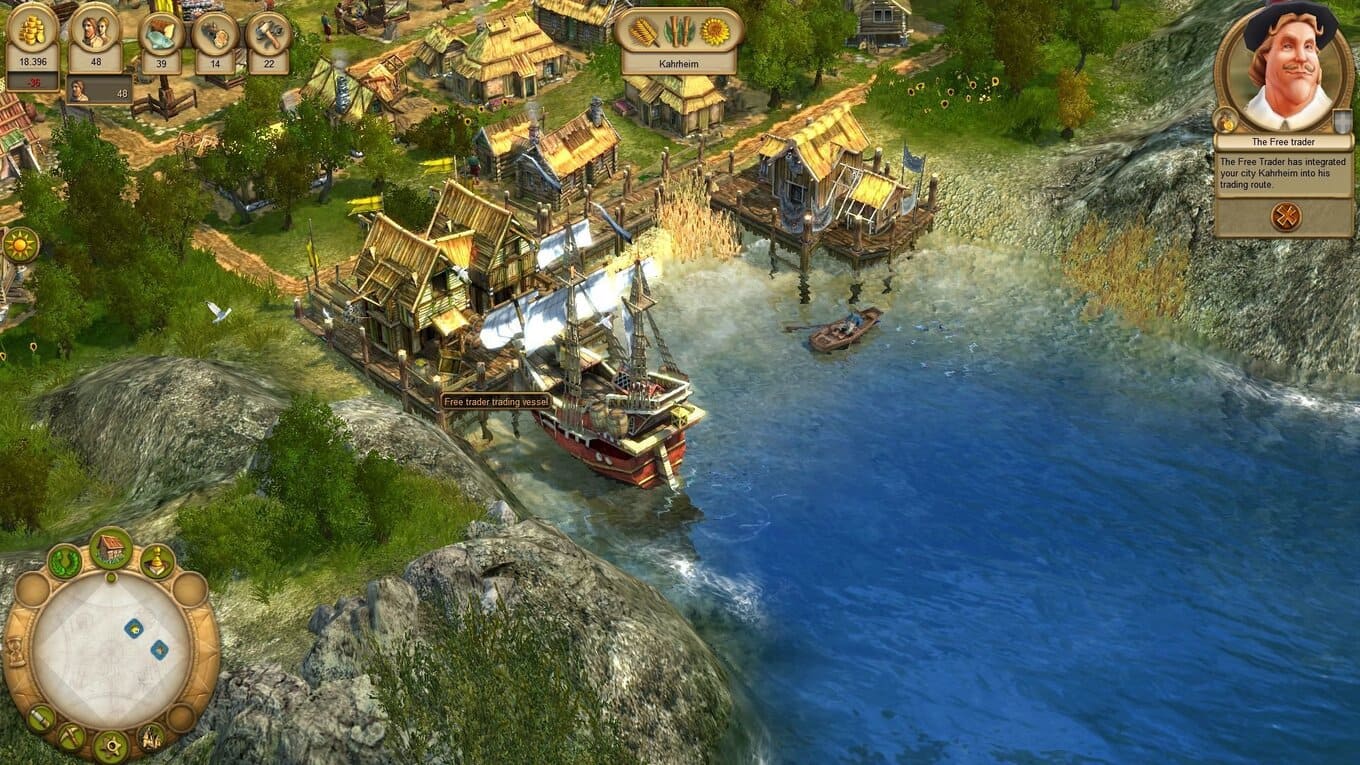Show the population couple icon
The image size is (1360, 765).
pyautogui.click(x=95, y=33)
